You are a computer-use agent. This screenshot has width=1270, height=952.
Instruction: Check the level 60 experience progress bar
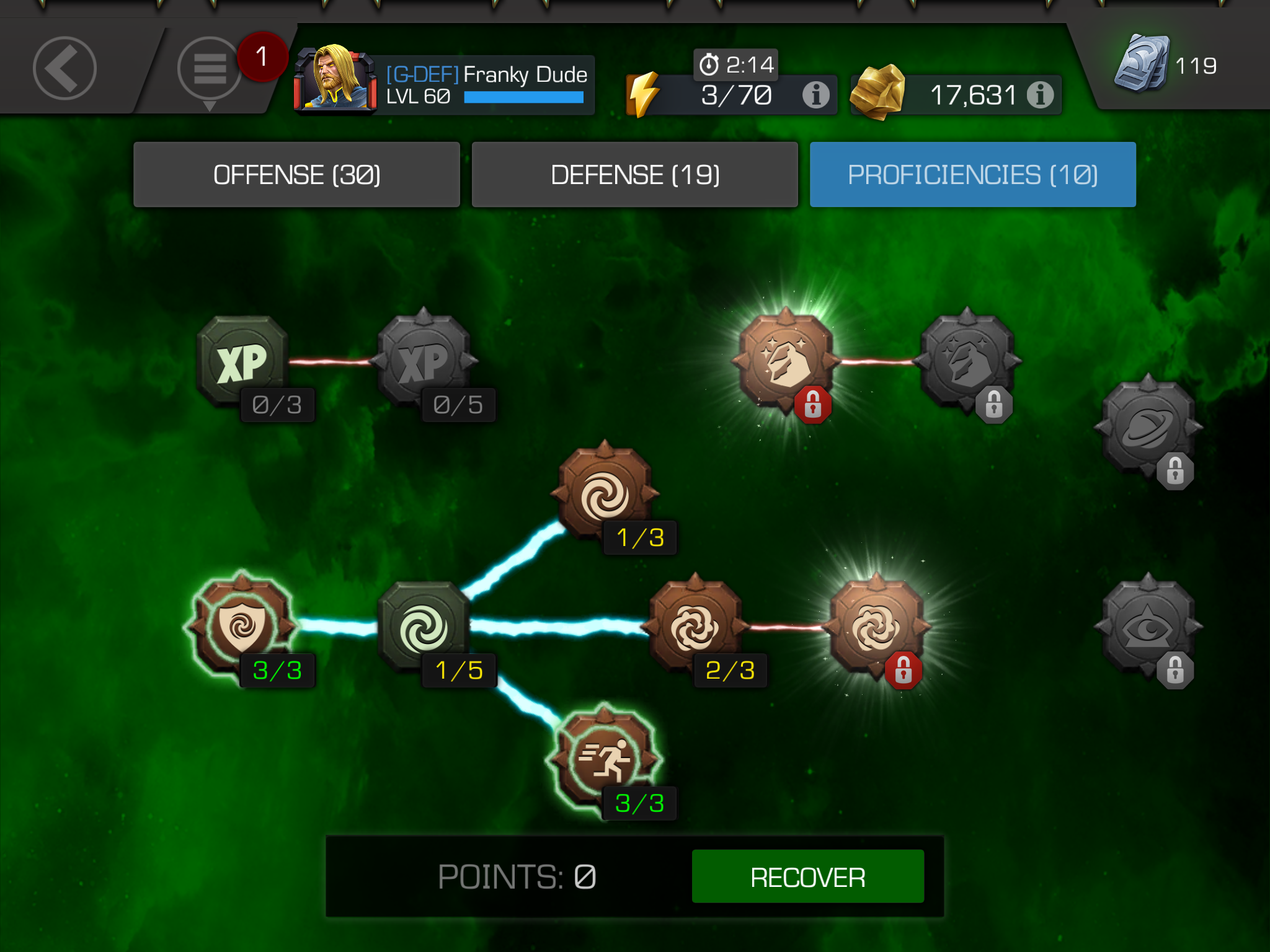point(524,97)
